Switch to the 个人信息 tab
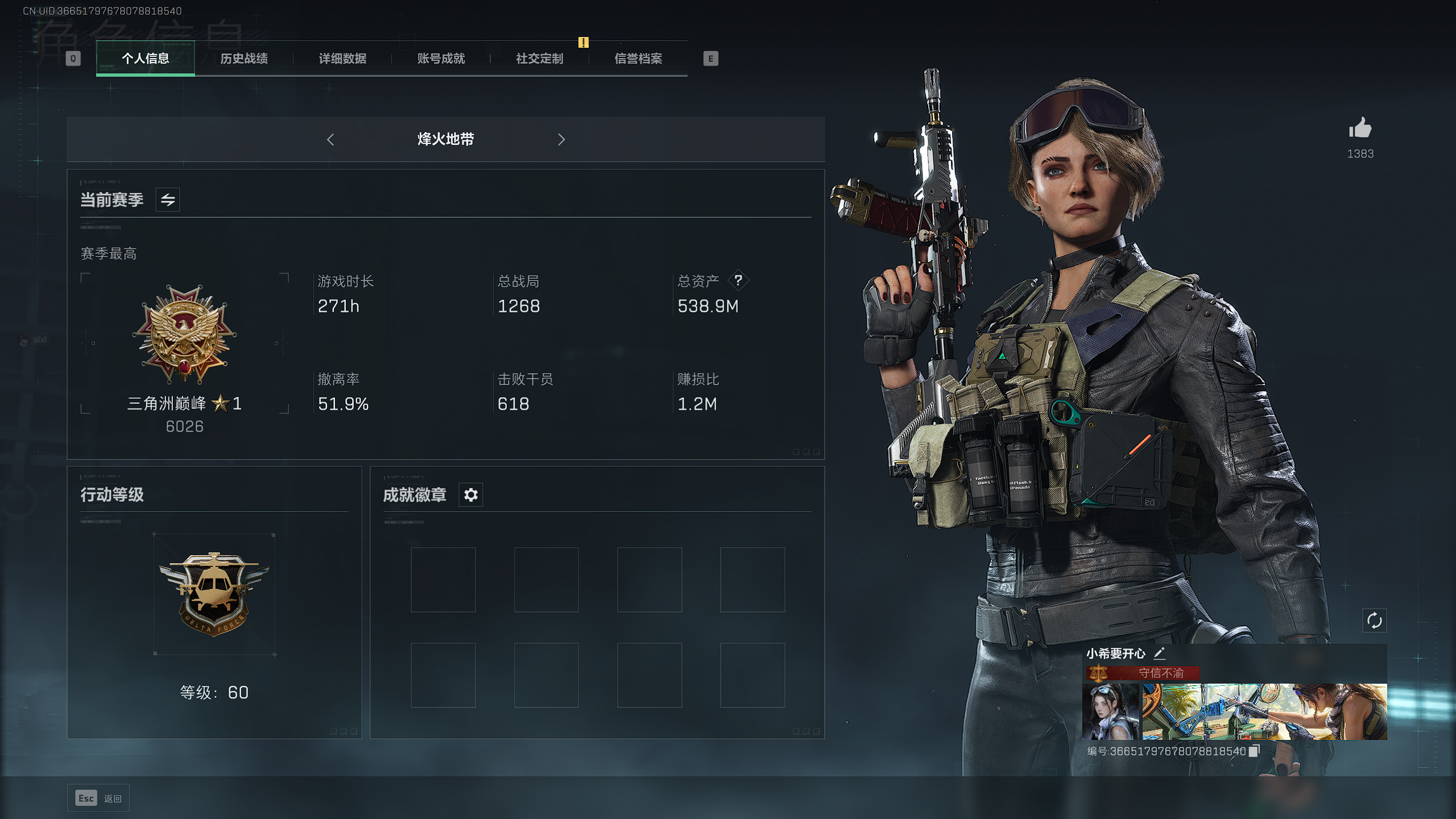Viewport: 1456px width, 819px height. 146,59
